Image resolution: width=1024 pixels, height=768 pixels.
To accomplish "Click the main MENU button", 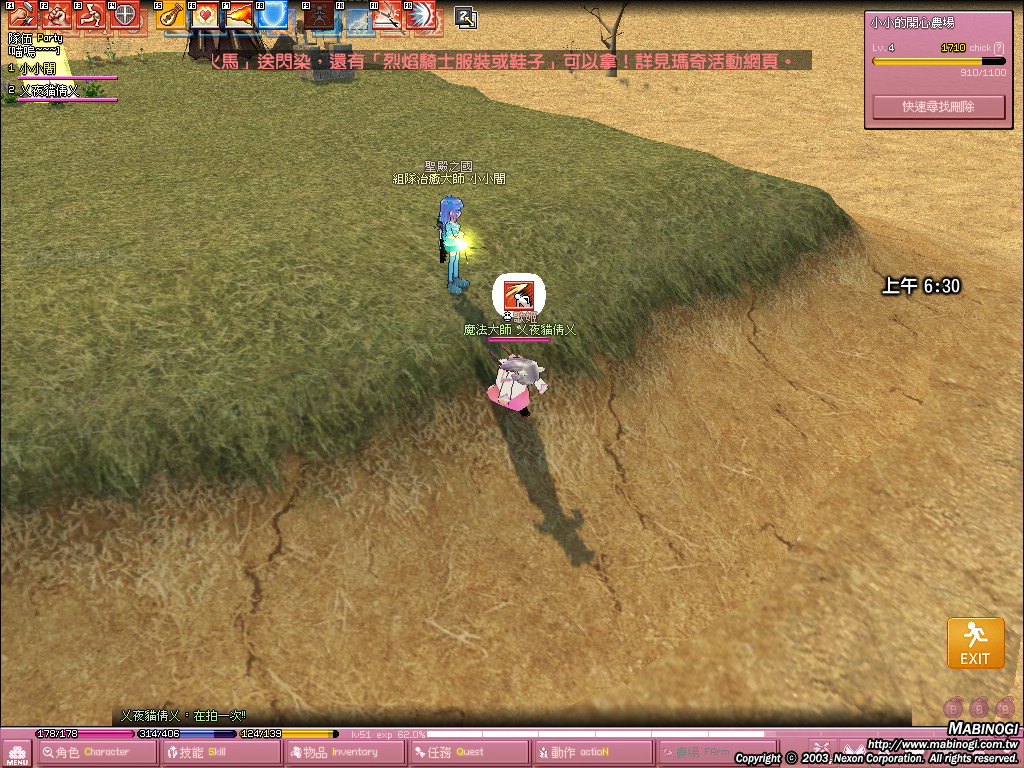I will [x=17, y=753].
